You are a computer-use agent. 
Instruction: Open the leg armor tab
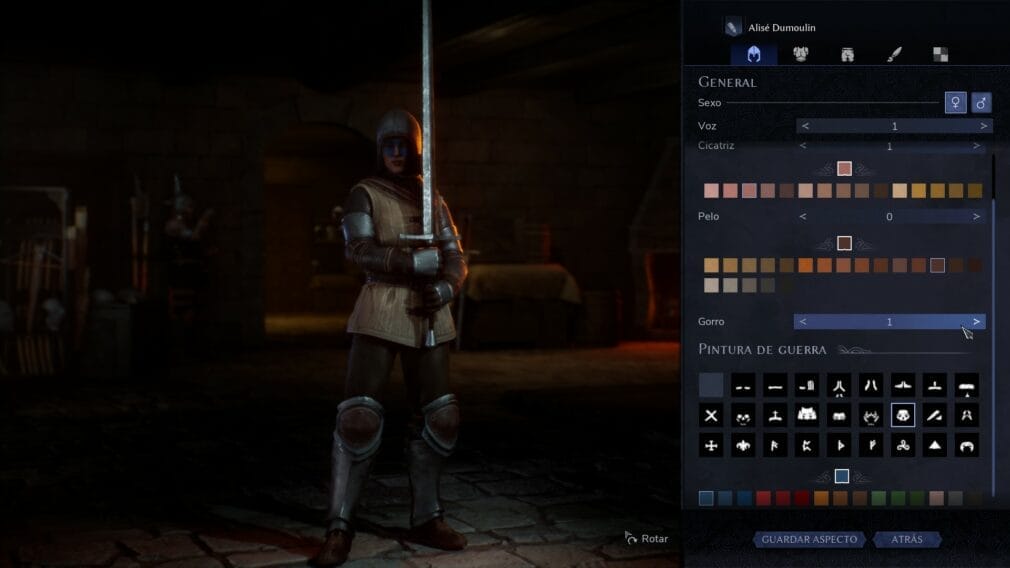click(x=847, y=54)
